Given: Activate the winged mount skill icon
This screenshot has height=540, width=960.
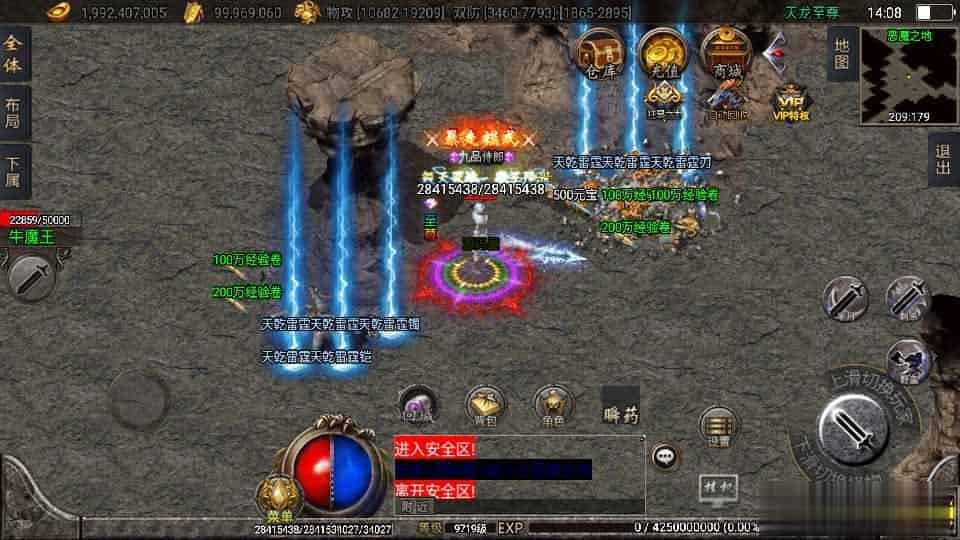Looking at the screenshot, I should pos(908,360).
